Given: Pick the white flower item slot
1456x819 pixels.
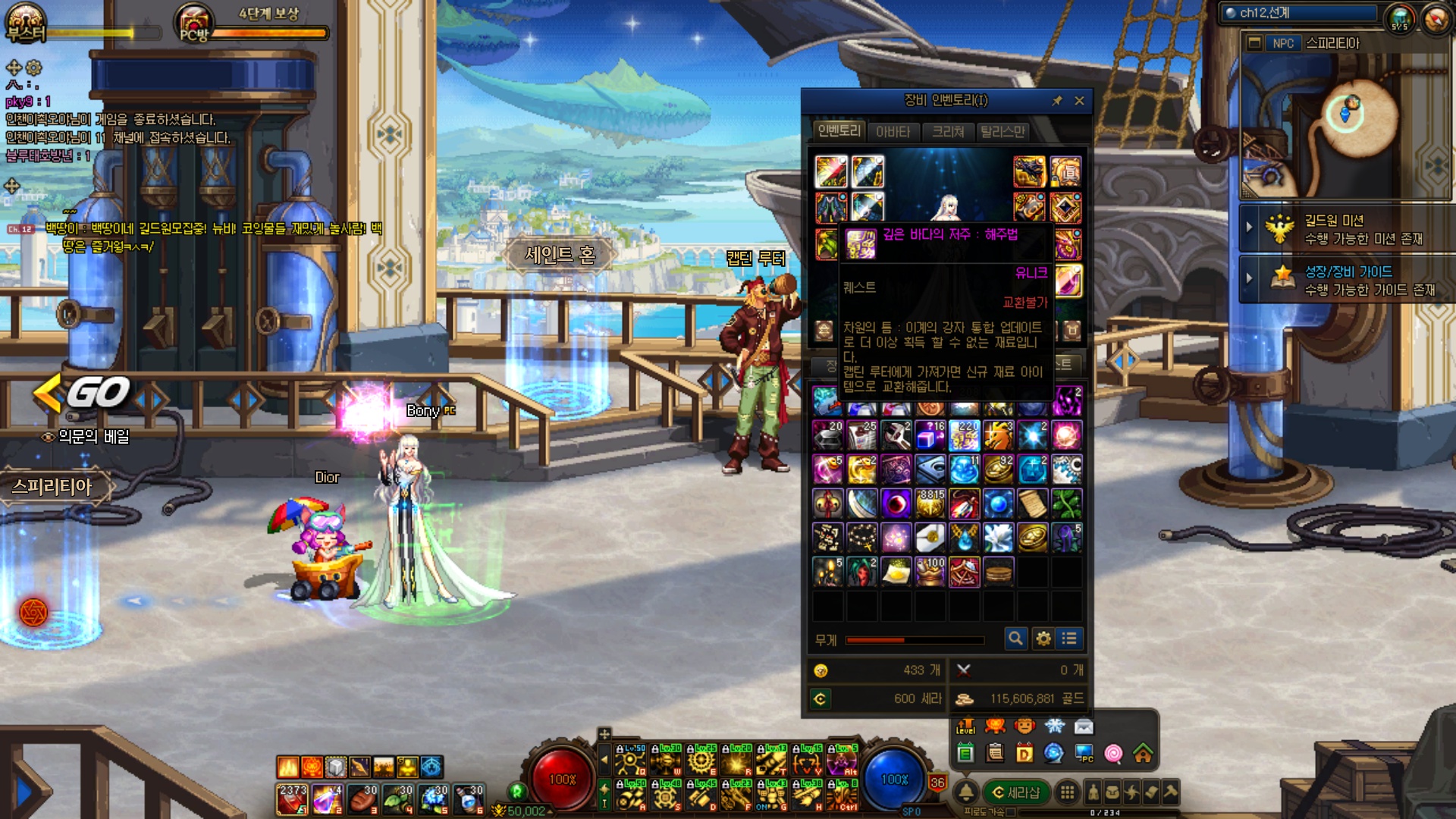Looking at the screenshot, I should click(998, 538).
